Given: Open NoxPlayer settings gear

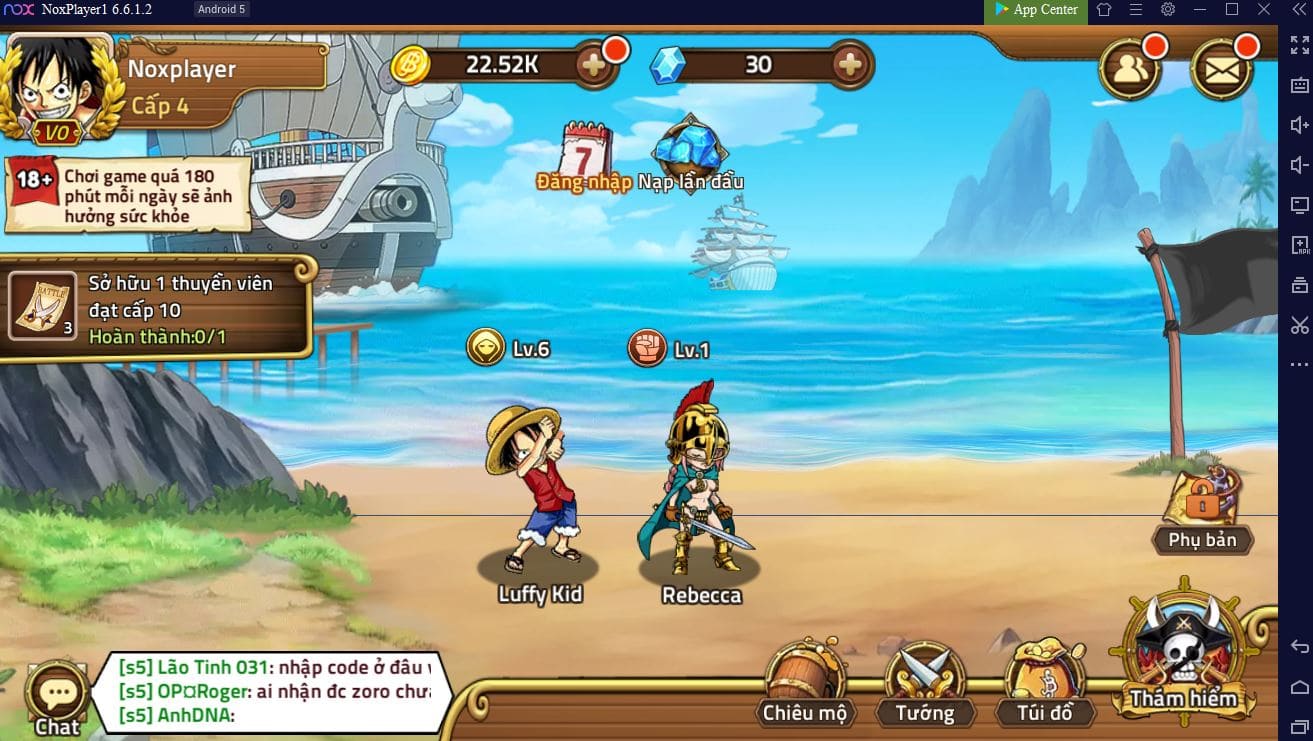Looking at the screenshot, I should 1168,10.
